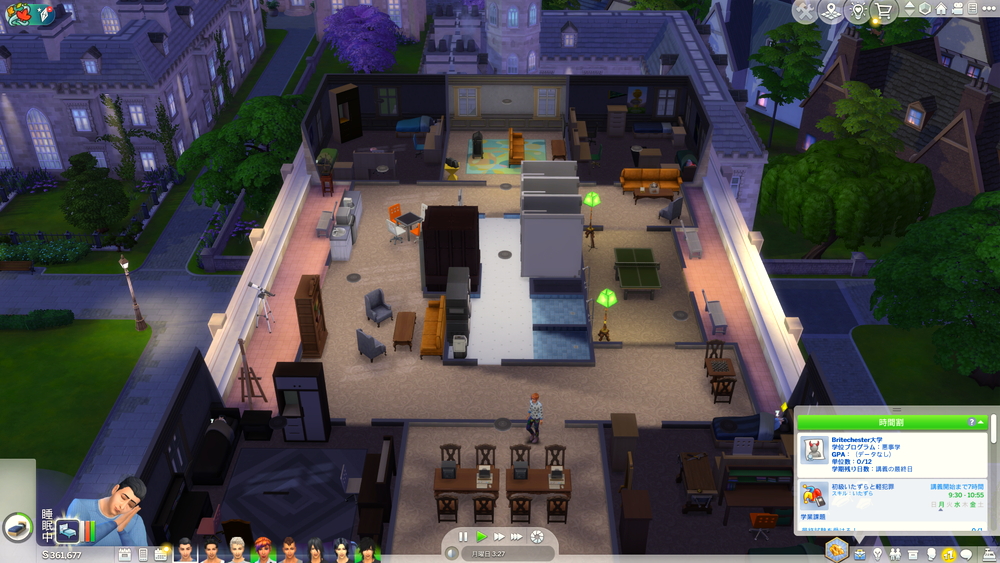
Task: Open Build Mode with the tools icon
Action: click(804, 11)
